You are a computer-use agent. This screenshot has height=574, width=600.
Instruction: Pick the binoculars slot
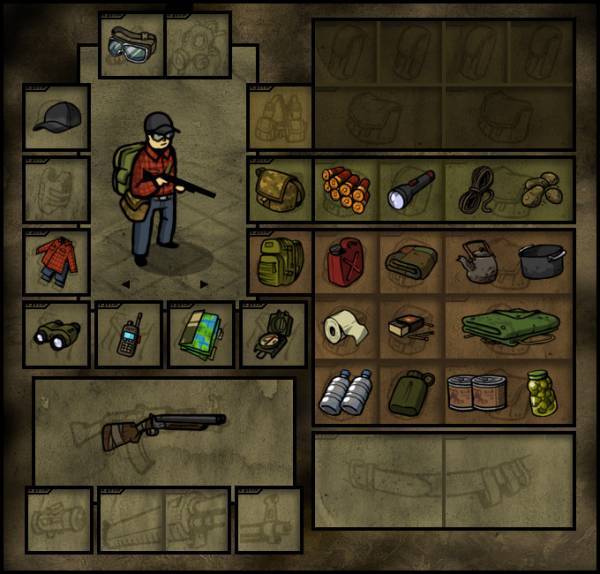56,335
